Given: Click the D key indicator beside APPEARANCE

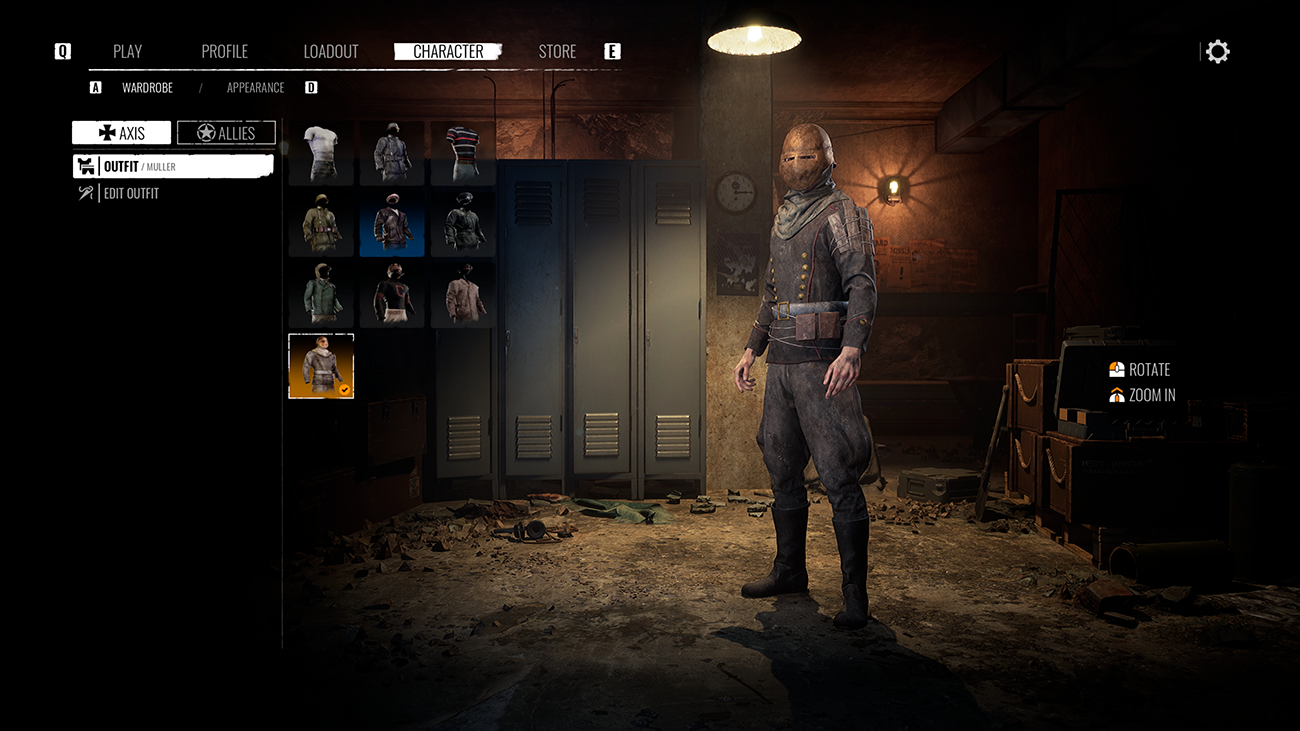Looking at the screenshot, I should point(311,87).
